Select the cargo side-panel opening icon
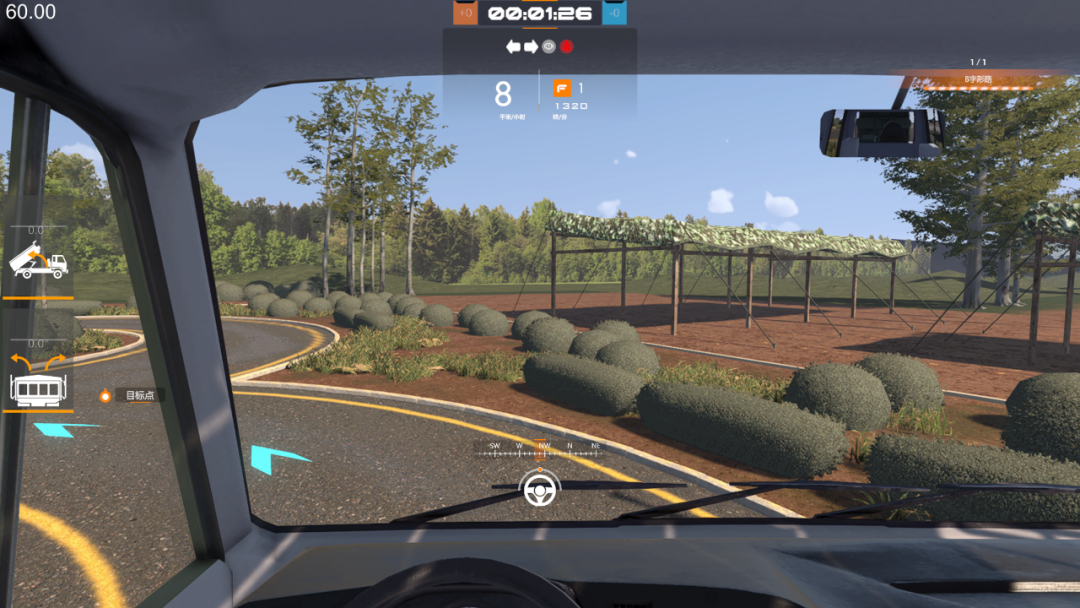 tap(38, 380)
